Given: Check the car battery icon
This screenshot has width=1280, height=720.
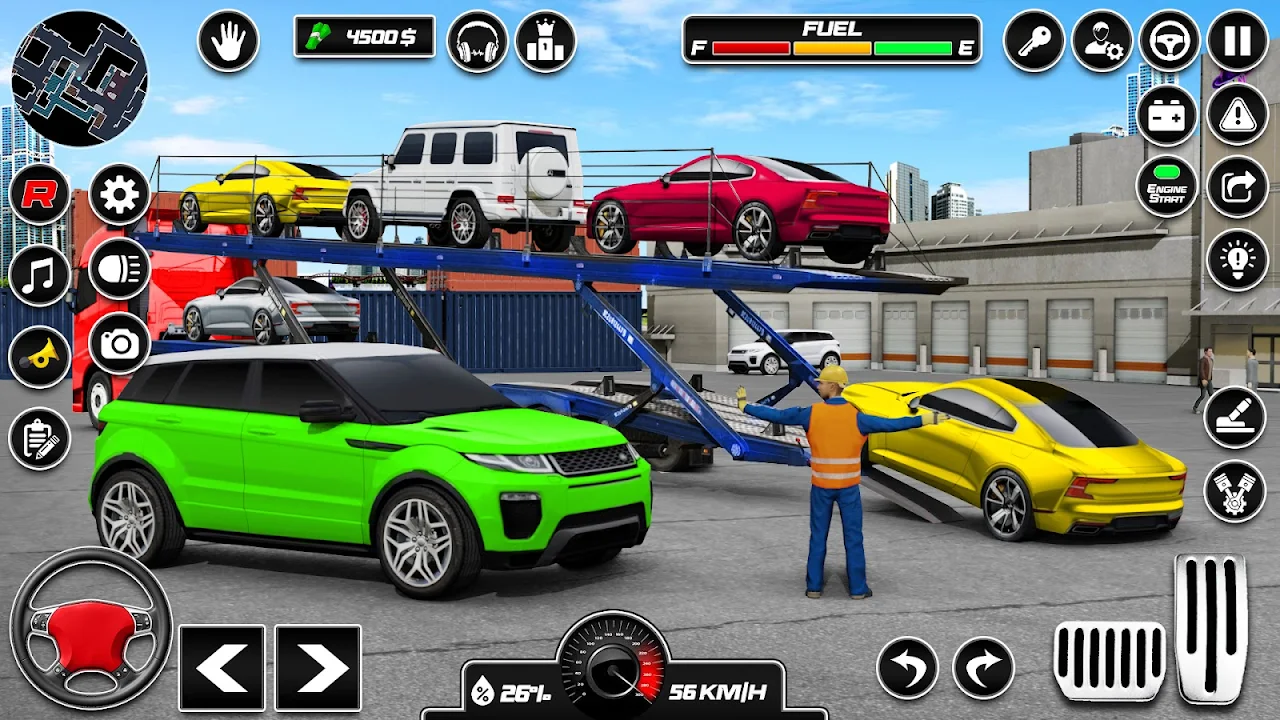Looking at the screenshot, I should coord(1166,114).
